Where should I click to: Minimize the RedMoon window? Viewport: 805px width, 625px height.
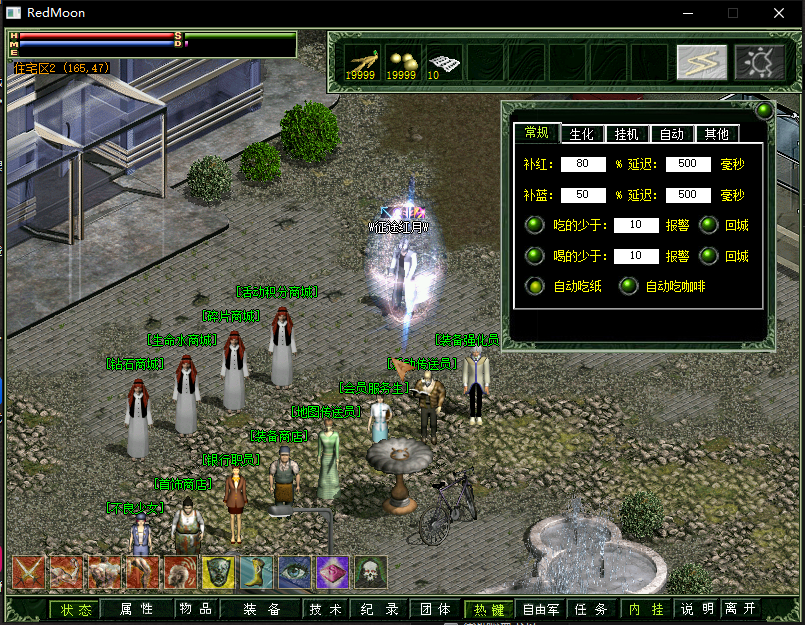[687, 13]
